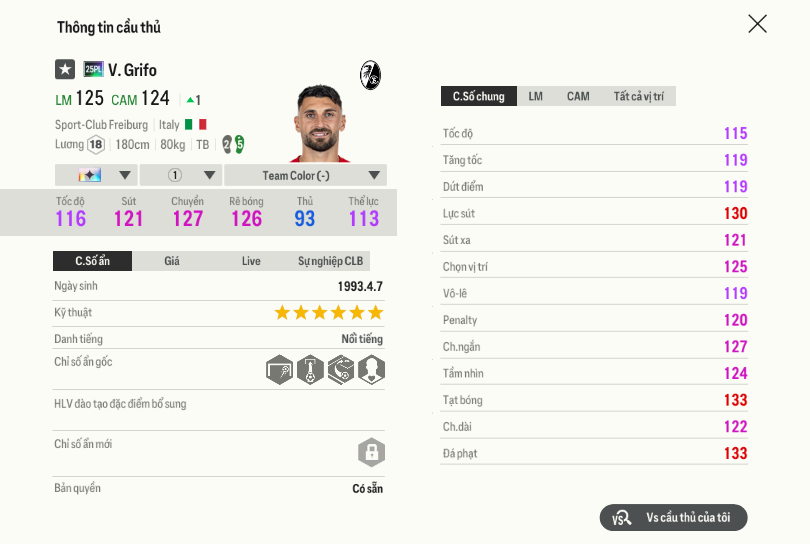Screen dimensions: 810x544
Task: Switch to the LM position tab
Action: point(536,96)
